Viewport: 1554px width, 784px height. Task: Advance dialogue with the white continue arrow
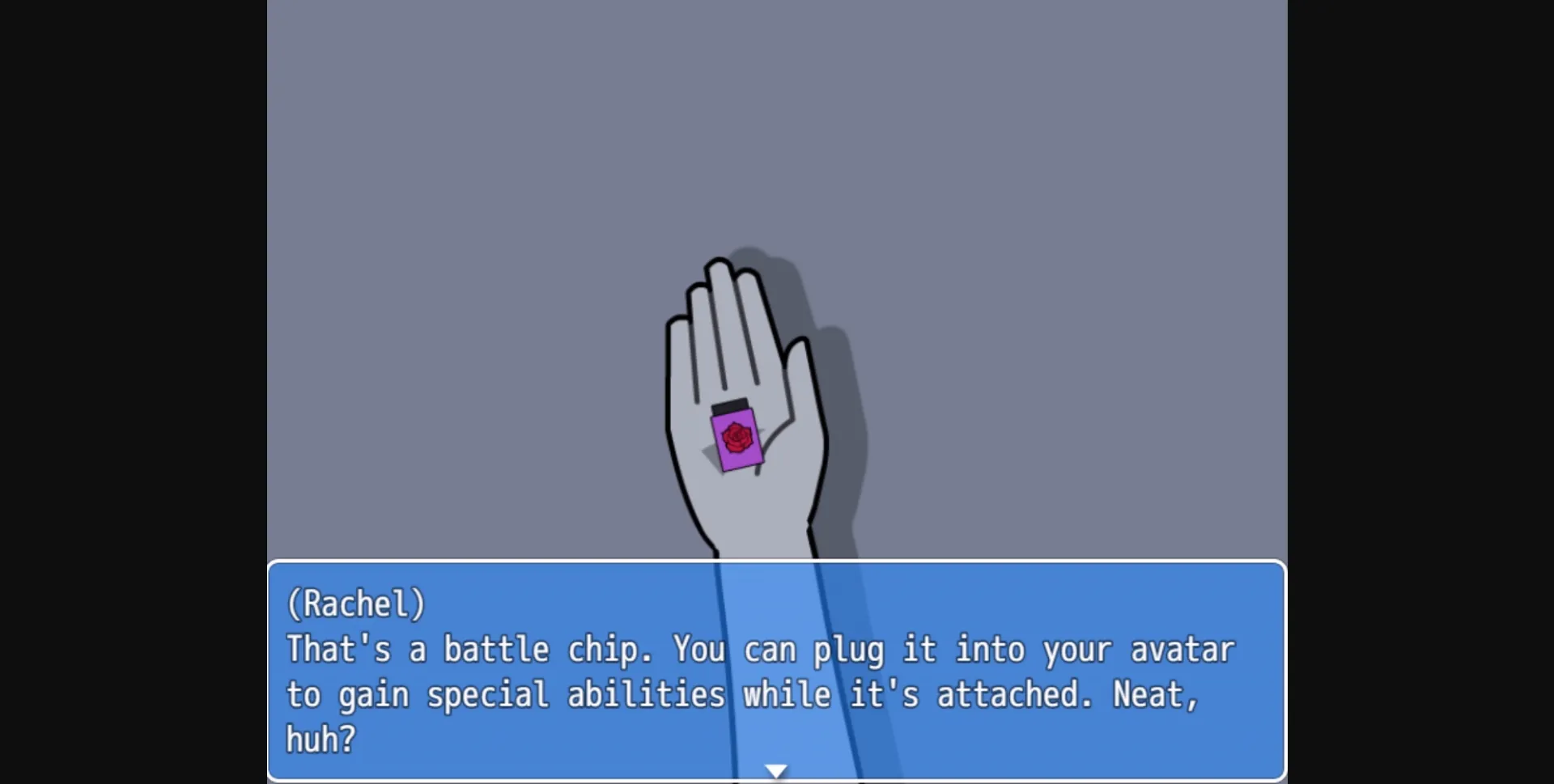coord(776,769)
